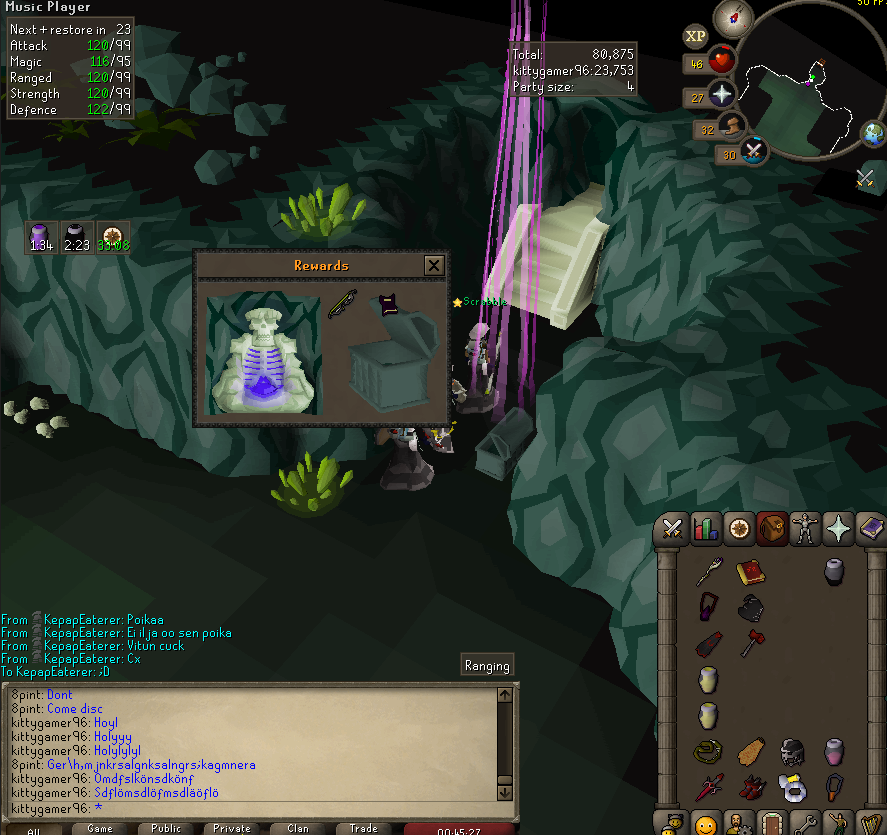This screenshot has width=887, height=835.
Task: Close the Rewards window
Action: 433,265
